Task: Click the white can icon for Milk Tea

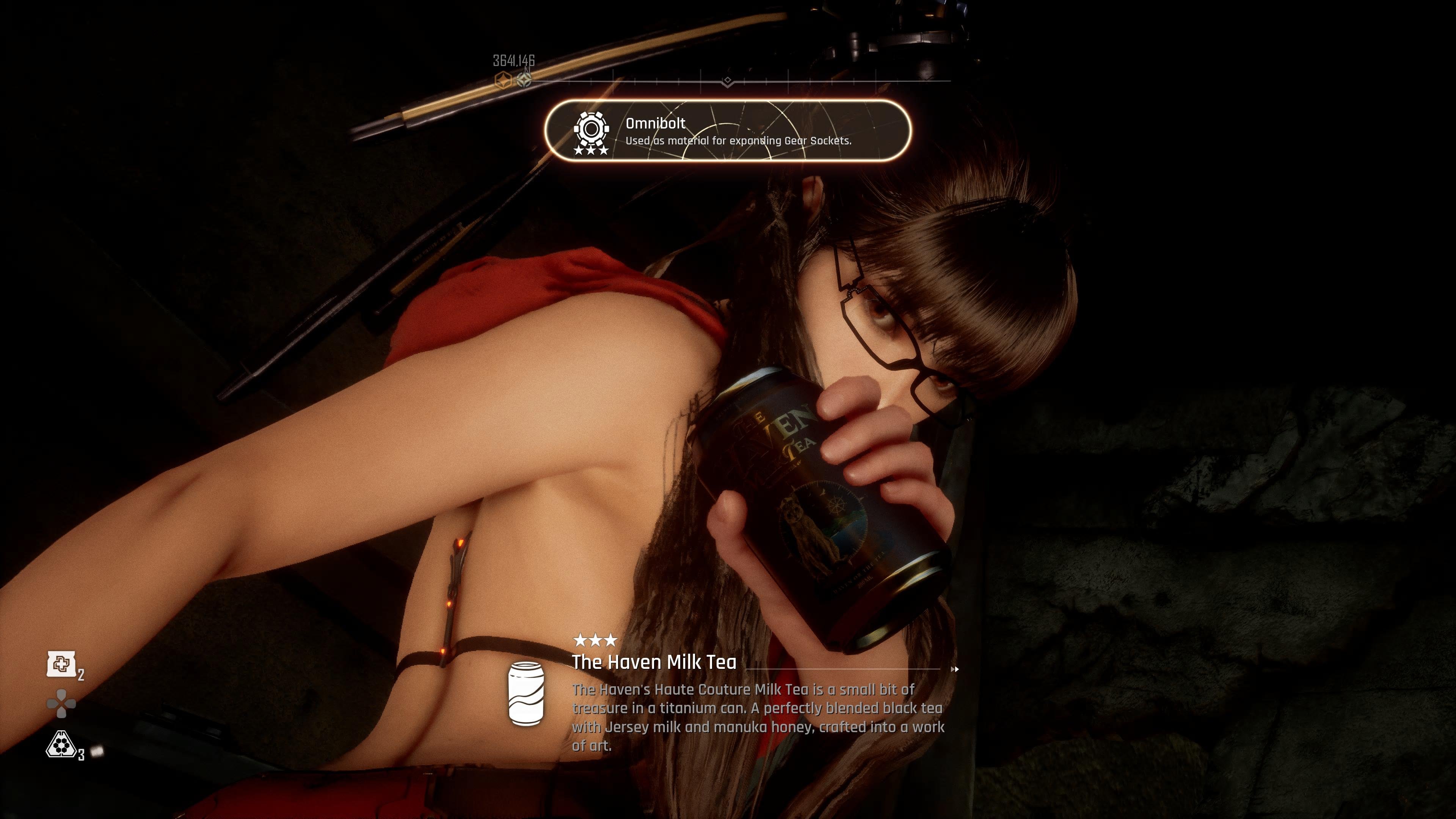Action: [526, 692]
